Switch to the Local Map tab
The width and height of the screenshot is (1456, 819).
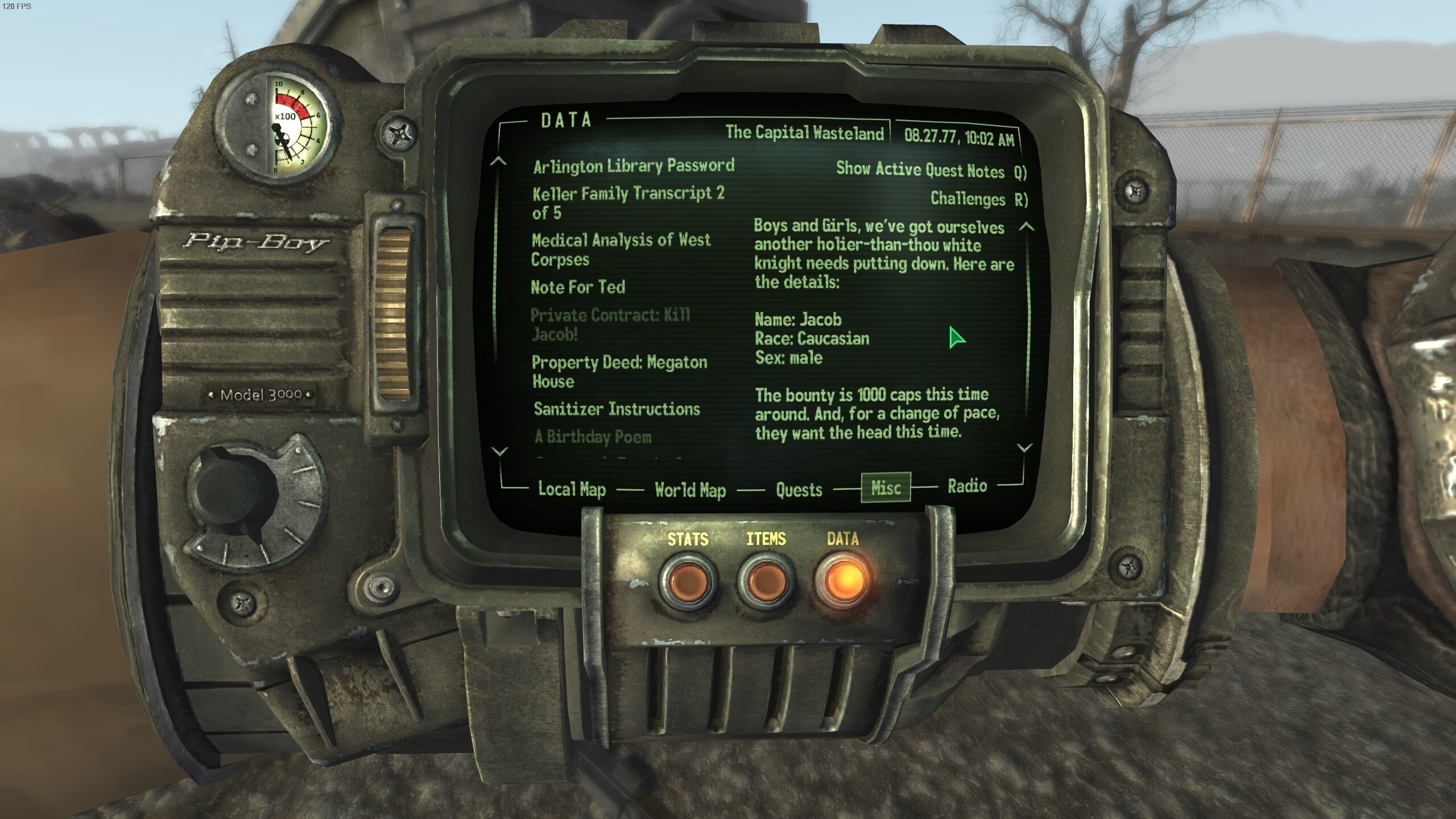pos(572,489)
